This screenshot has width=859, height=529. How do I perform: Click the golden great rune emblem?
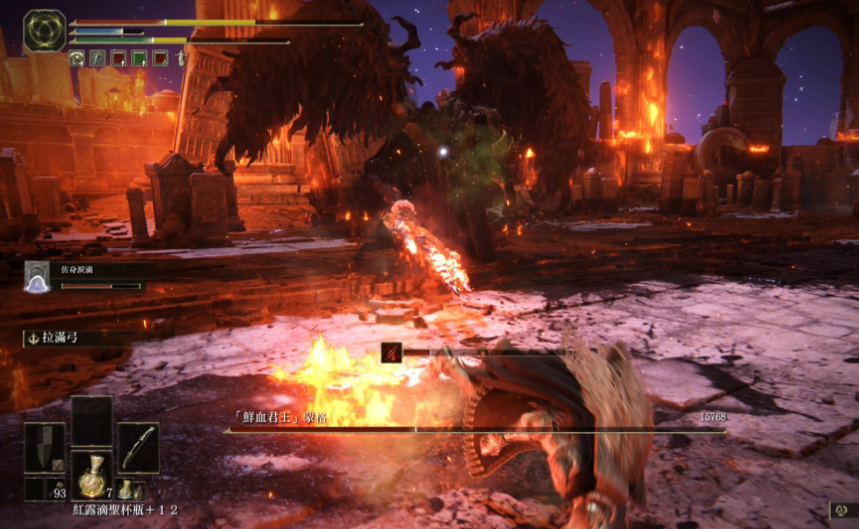(x=44, y=31)
